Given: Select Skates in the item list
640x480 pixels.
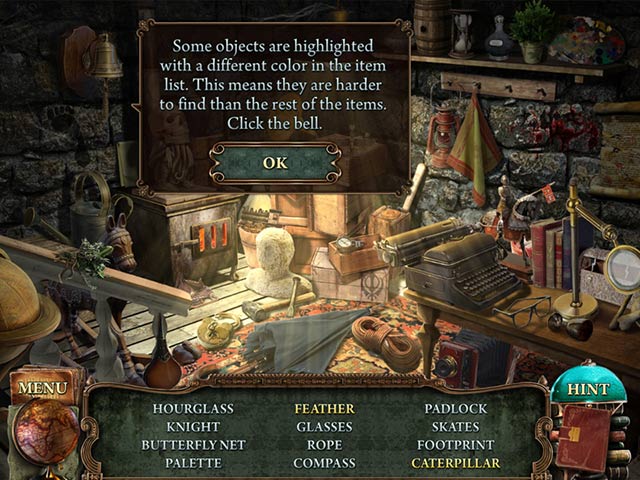Looking at the screenshot, I should 455,427.
